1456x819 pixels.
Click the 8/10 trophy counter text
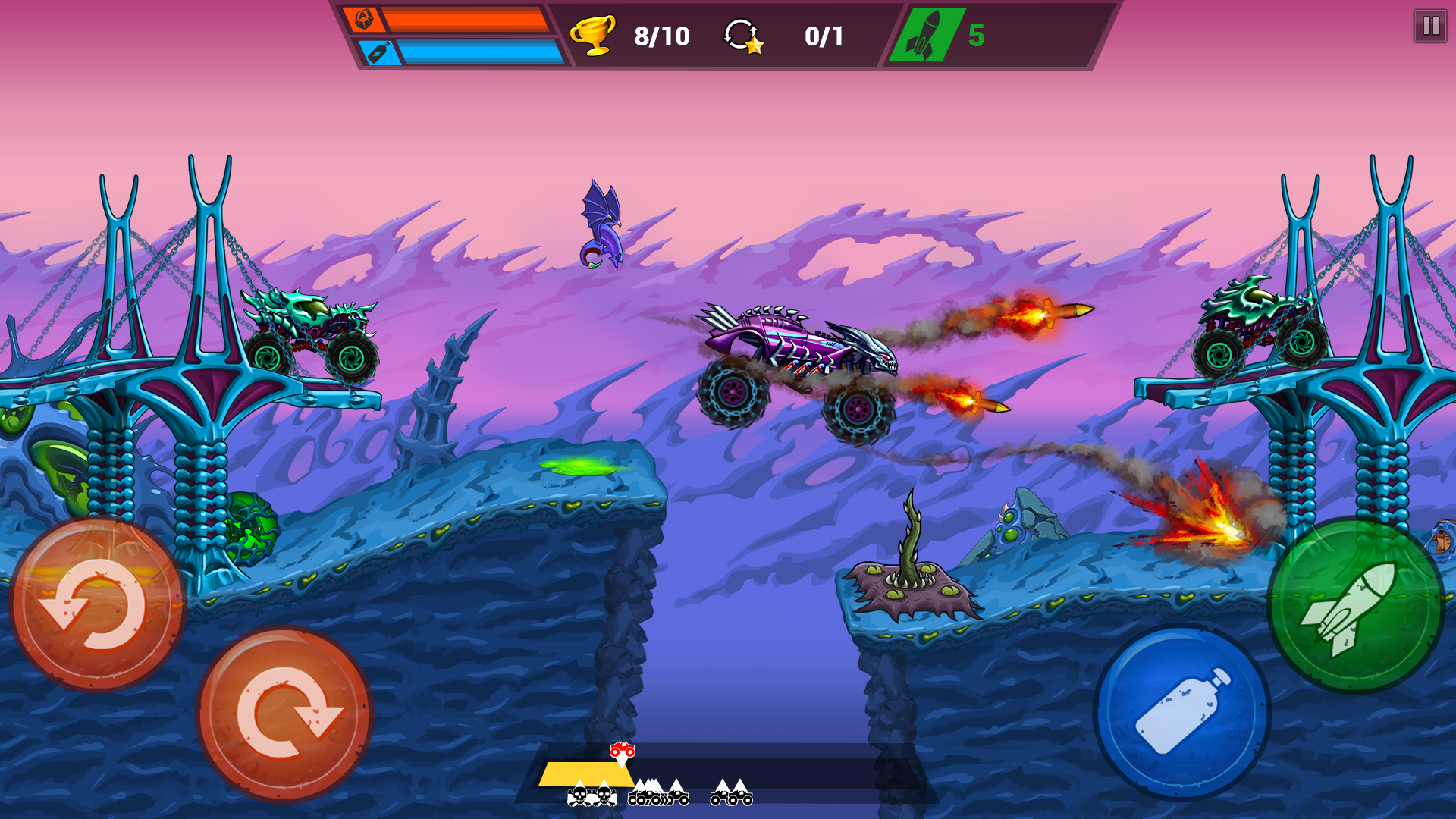point(661,35)
